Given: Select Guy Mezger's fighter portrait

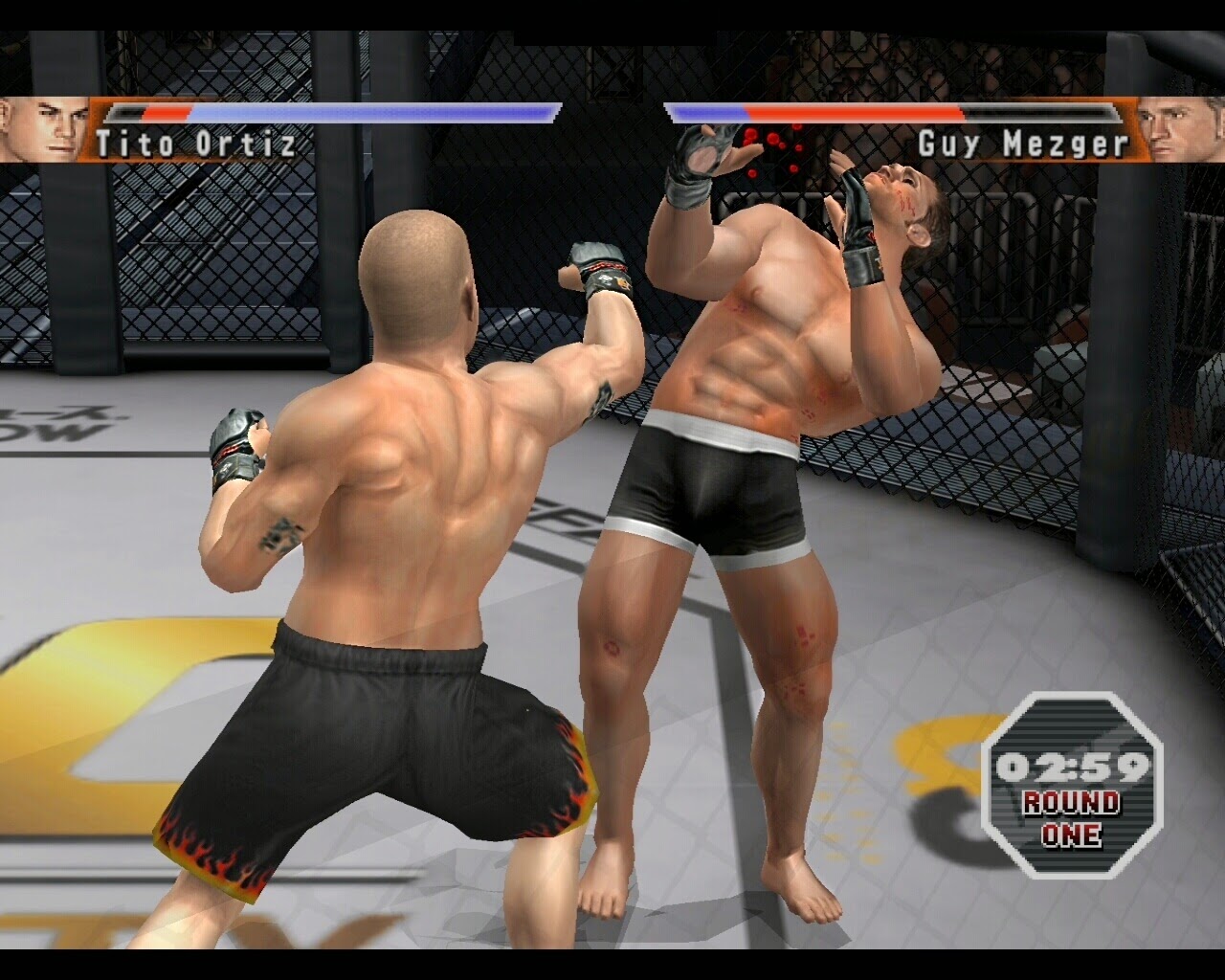Looking at the screenshot, I should click(x=1180, y=128).
